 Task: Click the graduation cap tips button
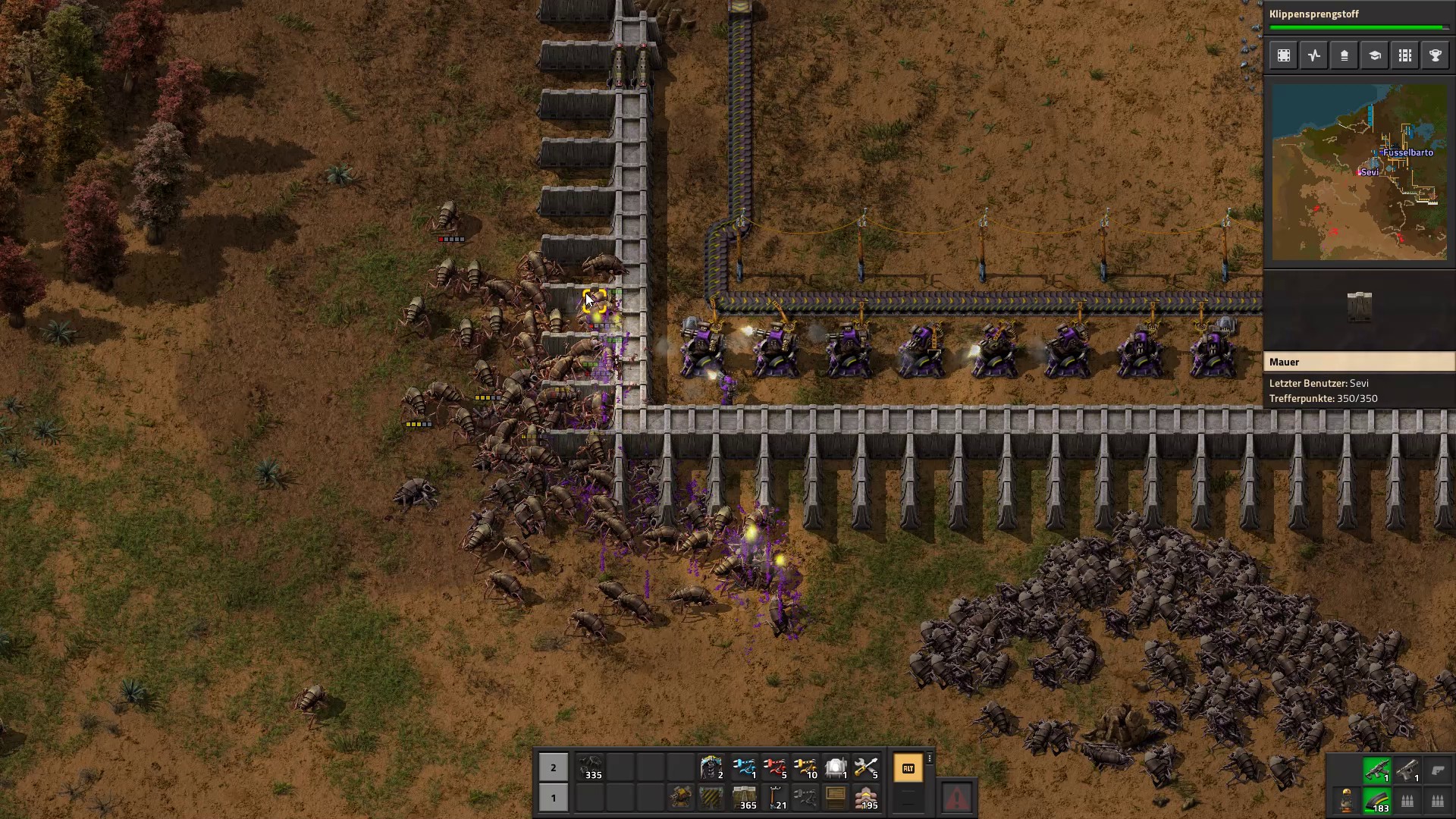[1375, 55]
